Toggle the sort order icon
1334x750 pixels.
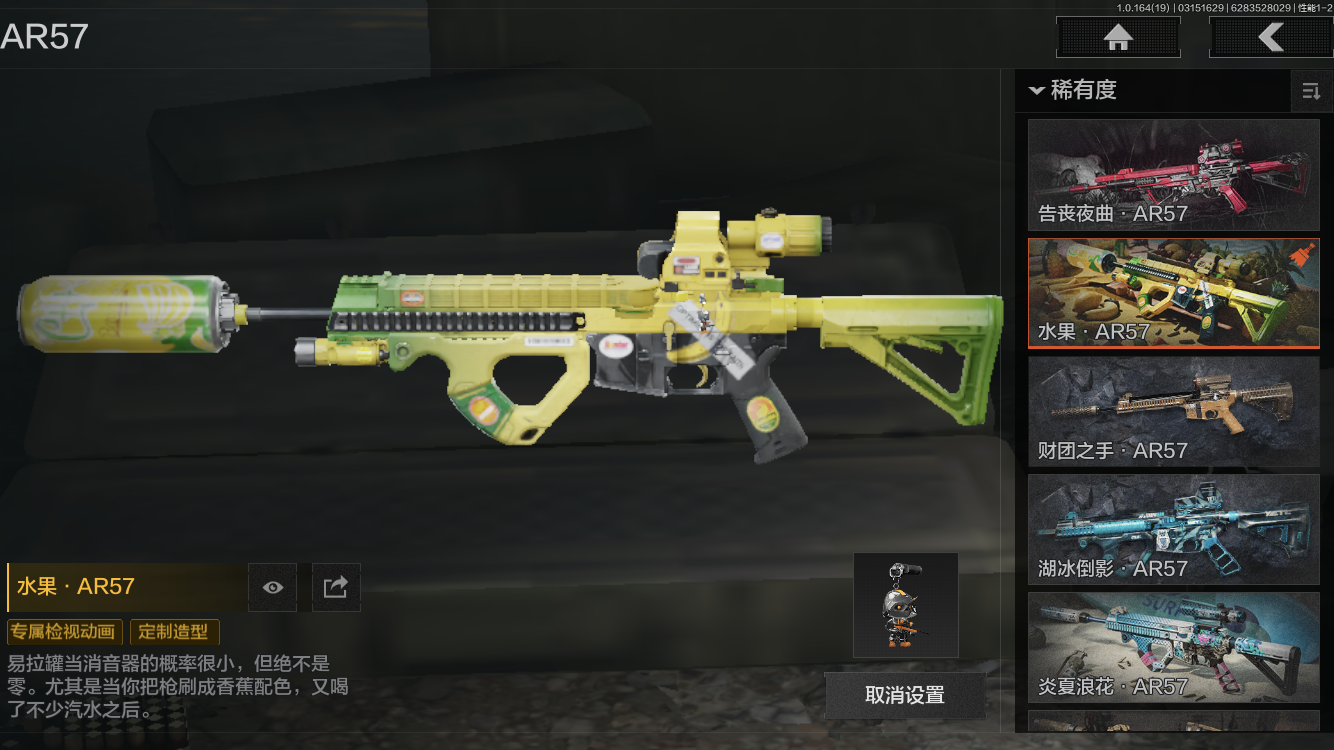(x=1310, y=92)
